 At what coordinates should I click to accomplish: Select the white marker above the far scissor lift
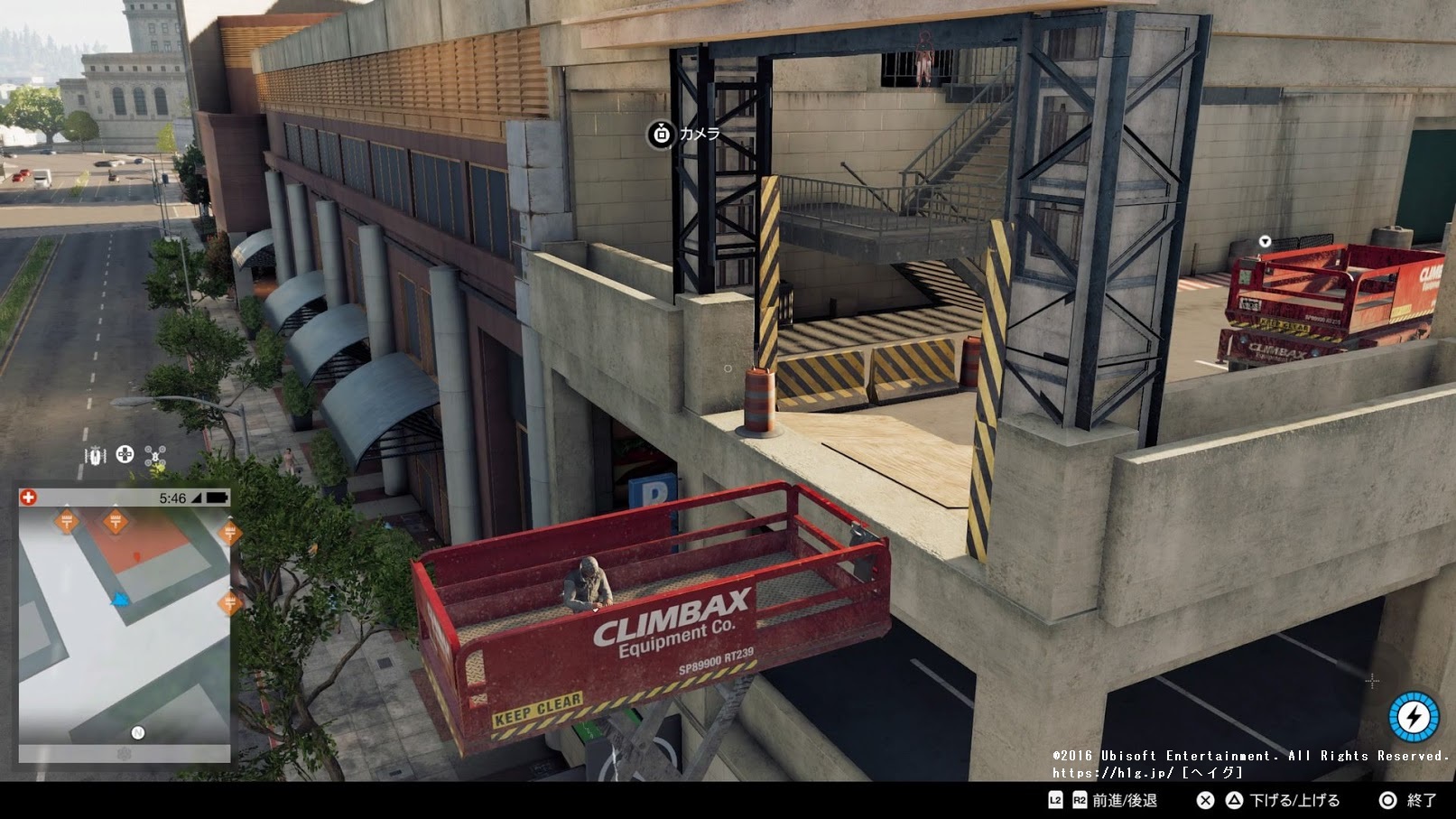[1265, 241]
